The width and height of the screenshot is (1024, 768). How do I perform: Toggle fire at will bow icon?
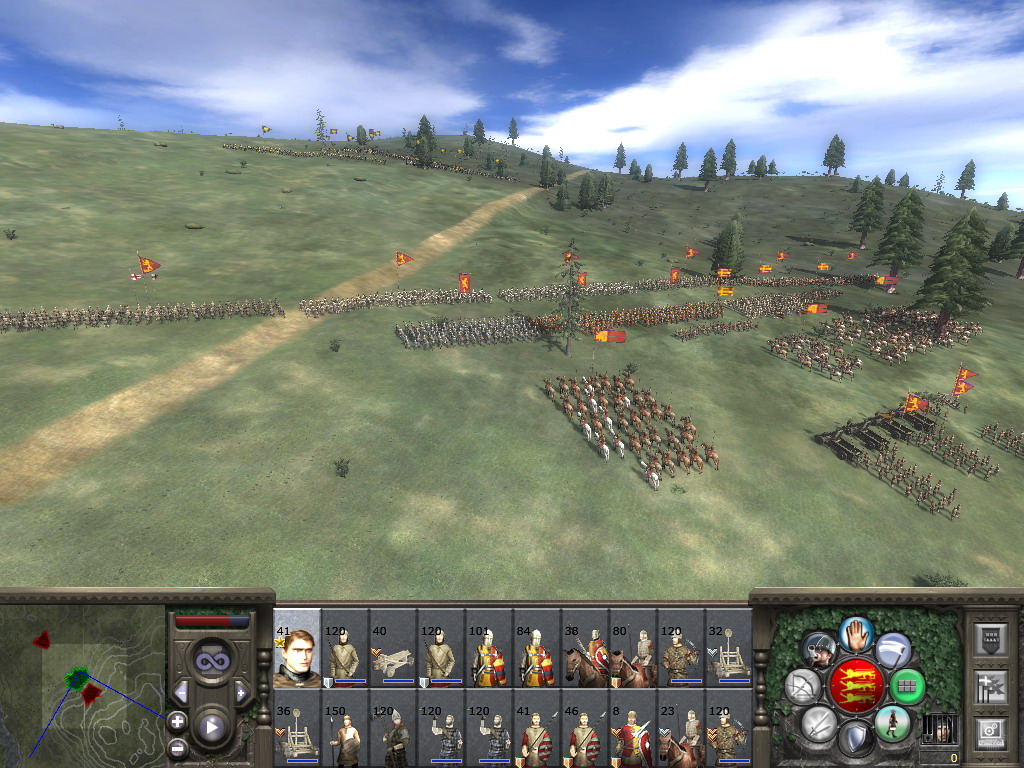click(x=803, y=687)
